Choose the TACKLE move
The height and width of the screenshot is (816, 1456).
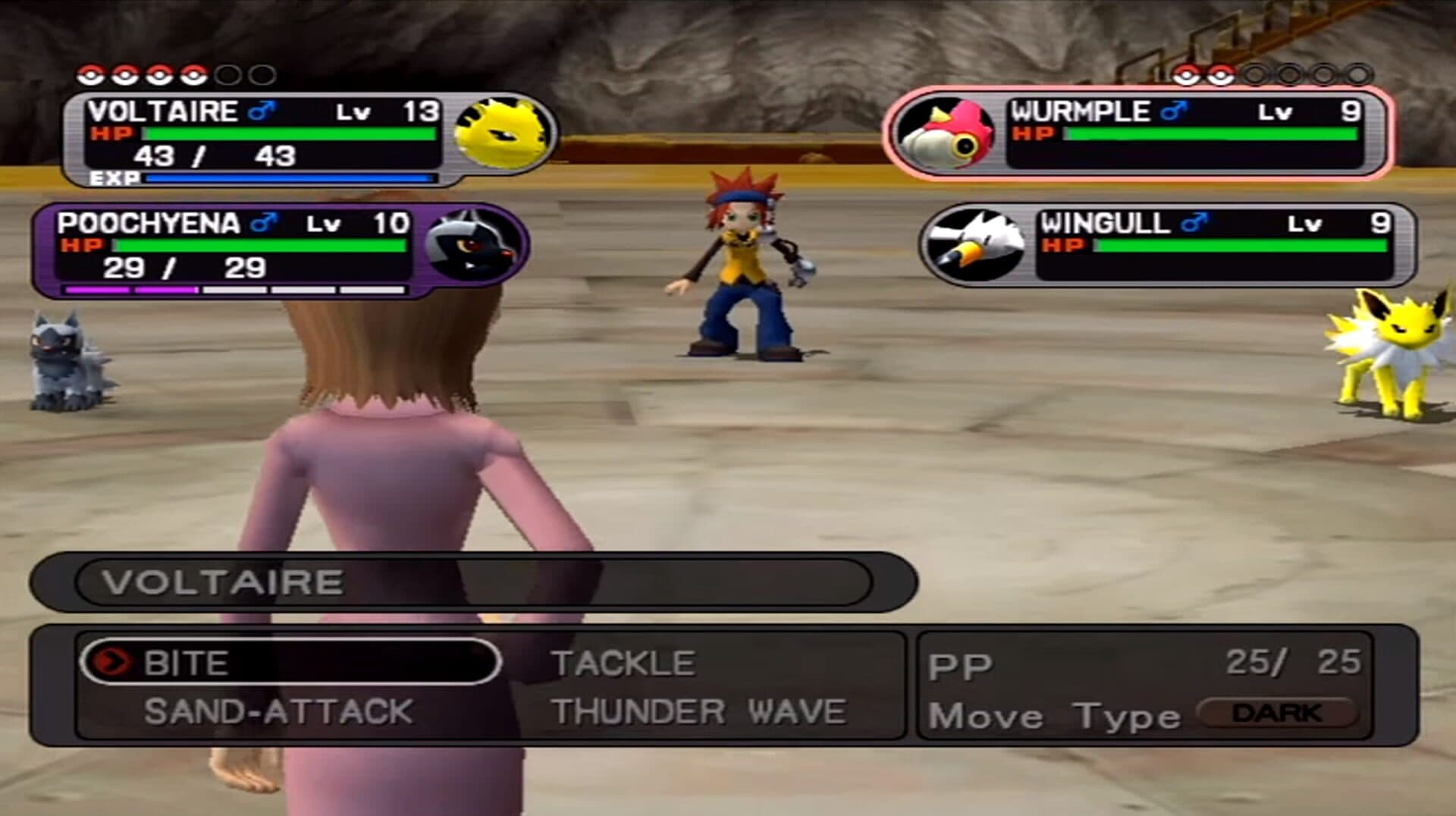[x=623, y=664]
